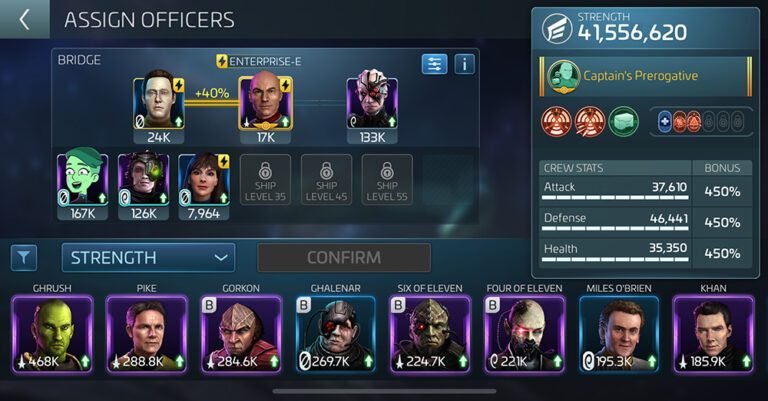Open the officer filter funnel icon
Image resolution: width=768 pixels, height=401 pixels.
coord(24,258)
